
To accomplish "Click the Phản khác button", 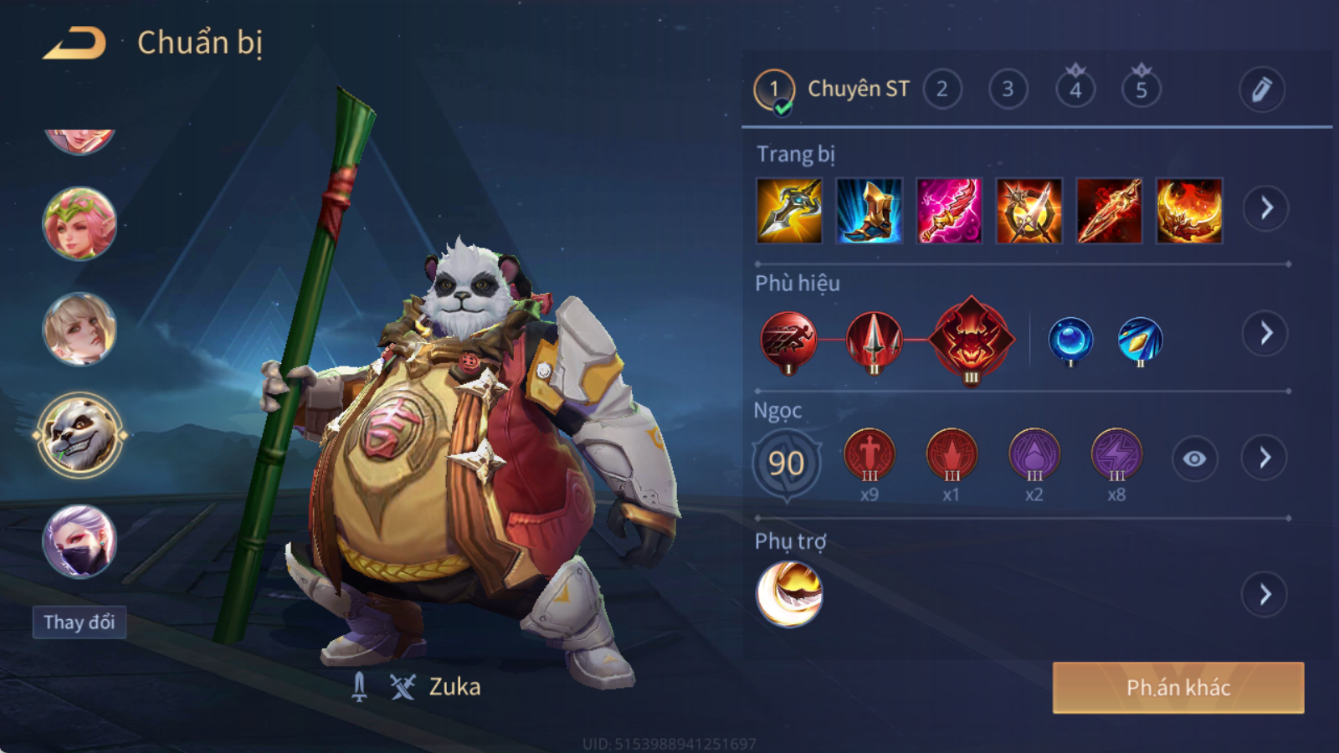I will pos(1178,688).
